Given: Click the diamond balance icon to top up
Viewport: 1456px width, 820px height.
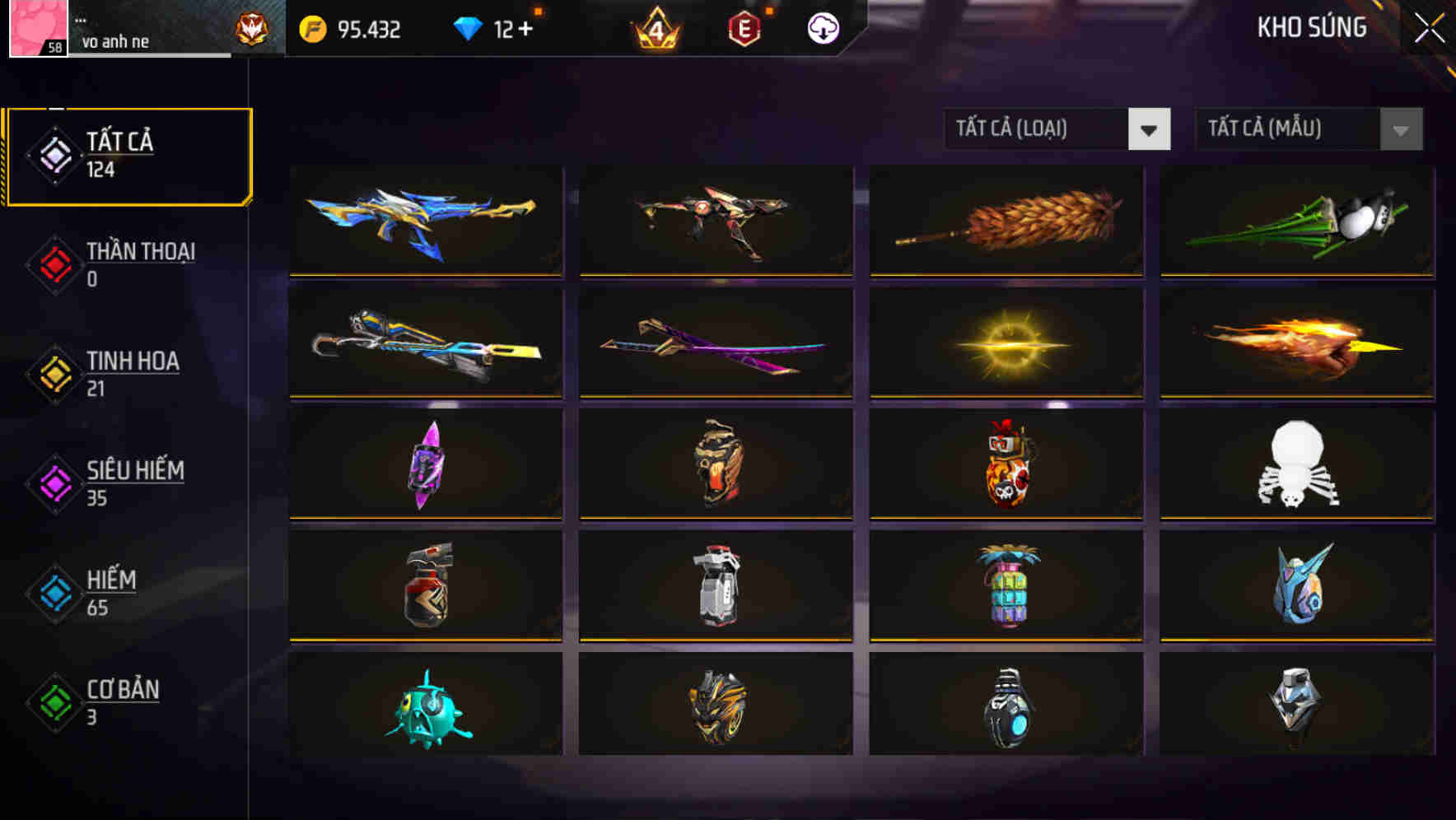Looking at the screenshot, I should tap(466, 28).
